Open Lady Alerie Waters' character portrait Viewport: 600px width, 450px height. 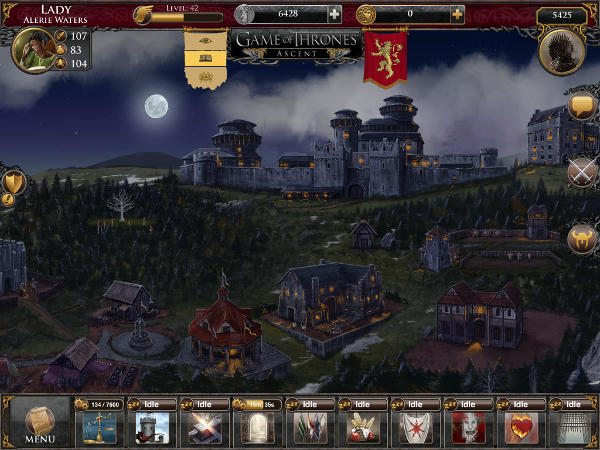pos(34,51)
